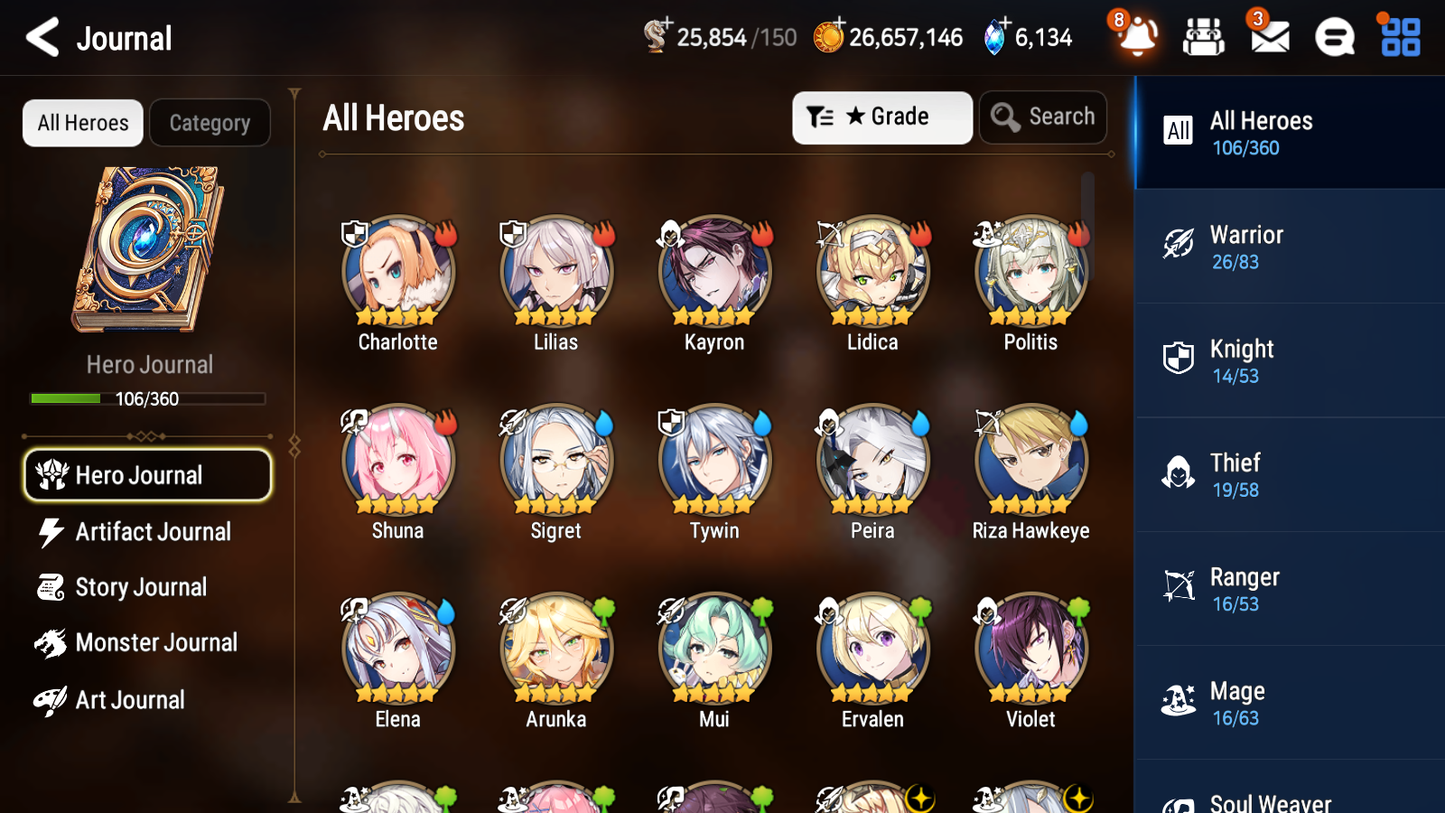Enable the Mage class filter

point(1289,702)
